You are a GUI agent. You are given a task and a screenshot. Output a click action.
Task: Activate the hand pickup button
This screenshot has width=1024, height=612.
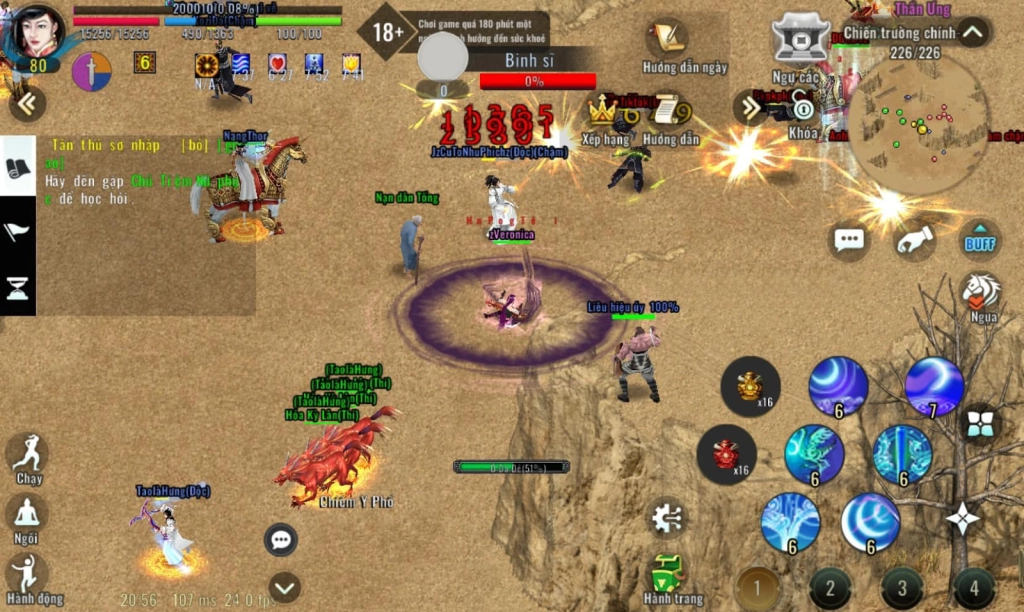tap(914, 240)
